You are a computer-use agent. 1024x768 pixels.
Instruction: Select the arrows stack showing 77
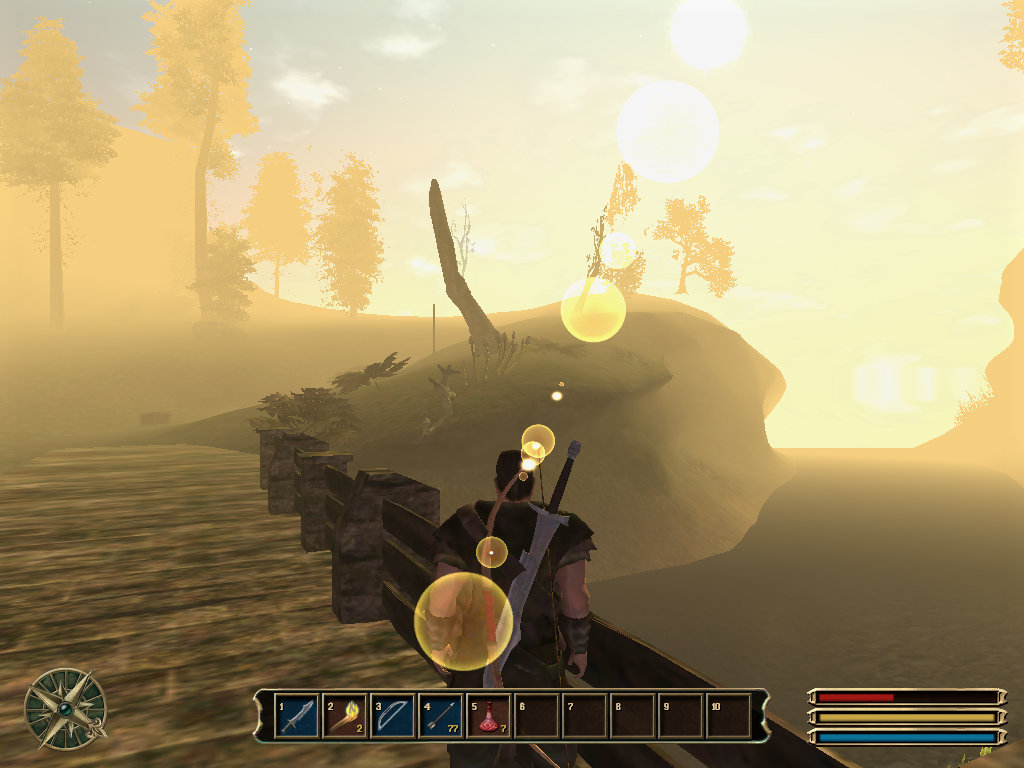pos(441,716)
